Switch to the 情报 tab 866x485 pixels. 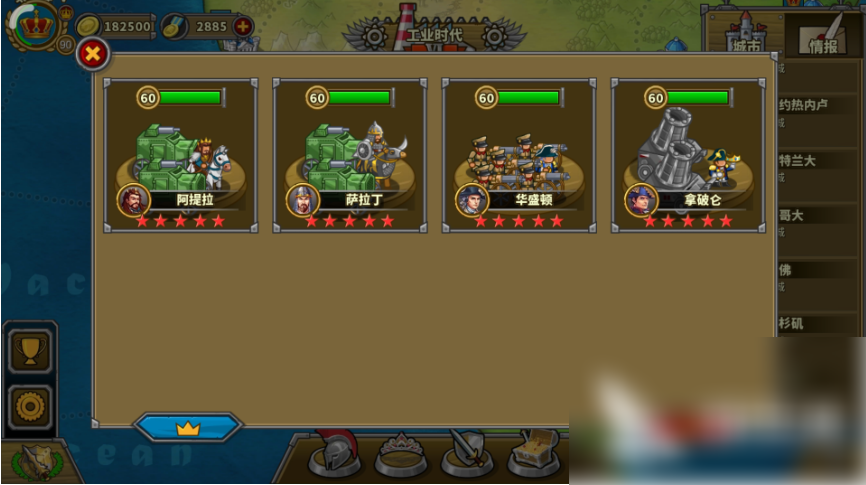click(821, 37)
